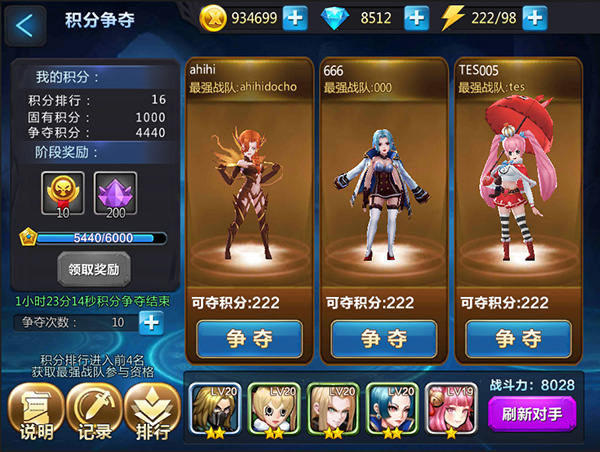Increase contest attempts (争夺次数) with plus
Image resolution: width=600 pixels, height=452 pixels.
(150, 322)
